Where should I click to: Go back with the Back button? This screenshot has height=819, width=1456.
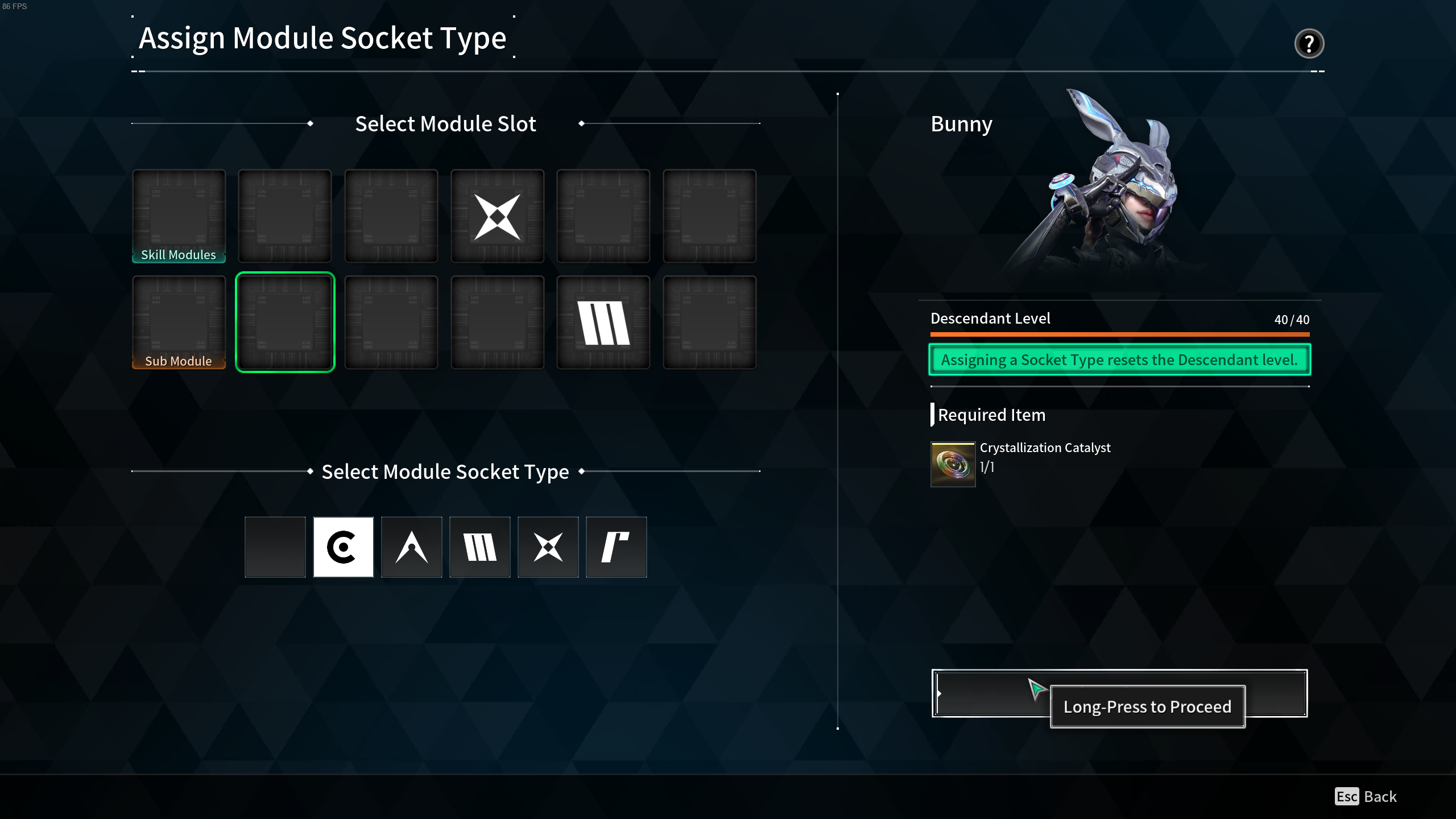(1366, 796)
